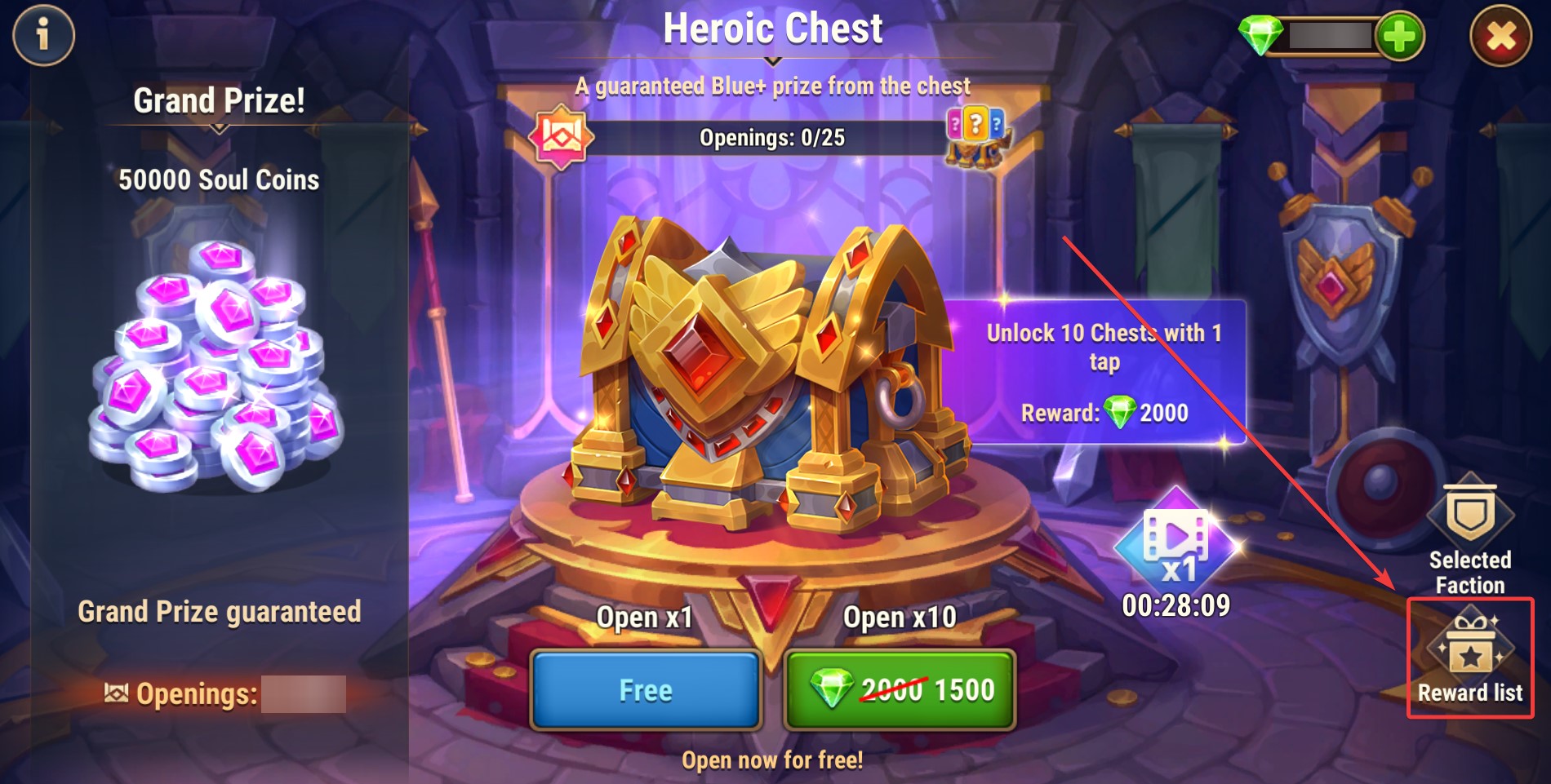Click the Open now for free text
The image size is (1551, 784).
772,760
